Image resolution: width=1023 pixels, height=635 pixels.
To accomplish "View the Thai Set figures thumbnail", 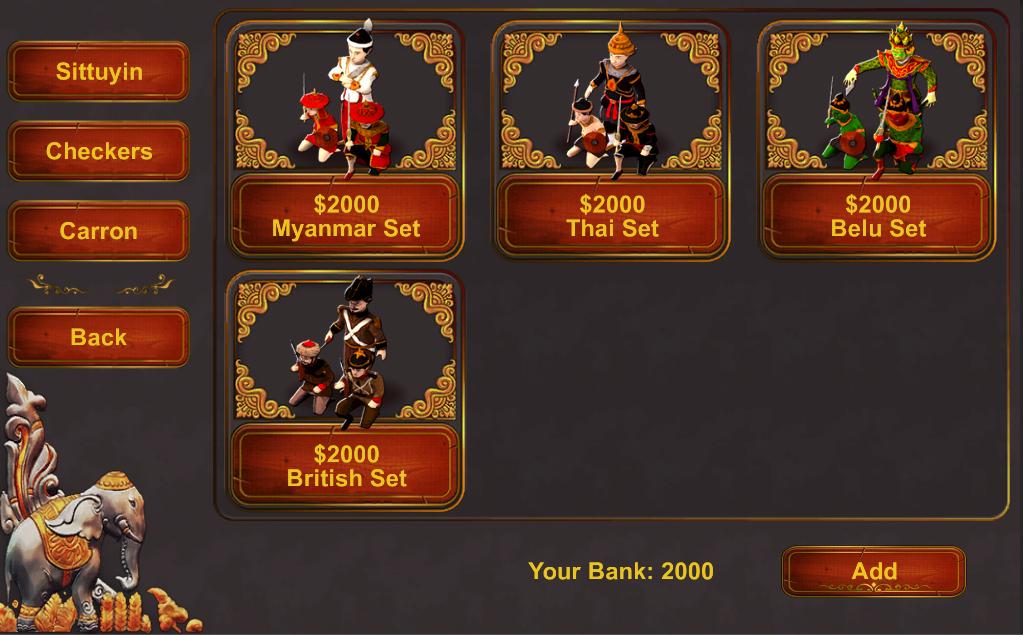I will [612, 98].
